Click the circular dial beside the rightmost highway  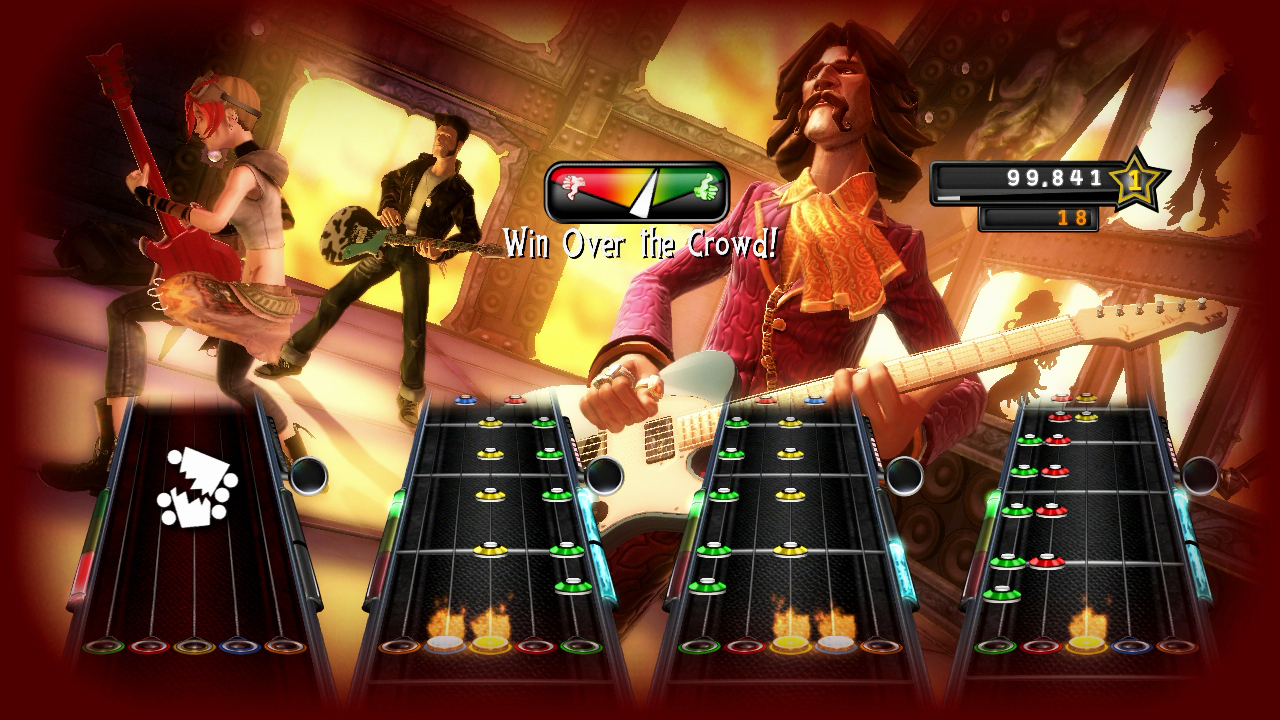click(1202, 475)
